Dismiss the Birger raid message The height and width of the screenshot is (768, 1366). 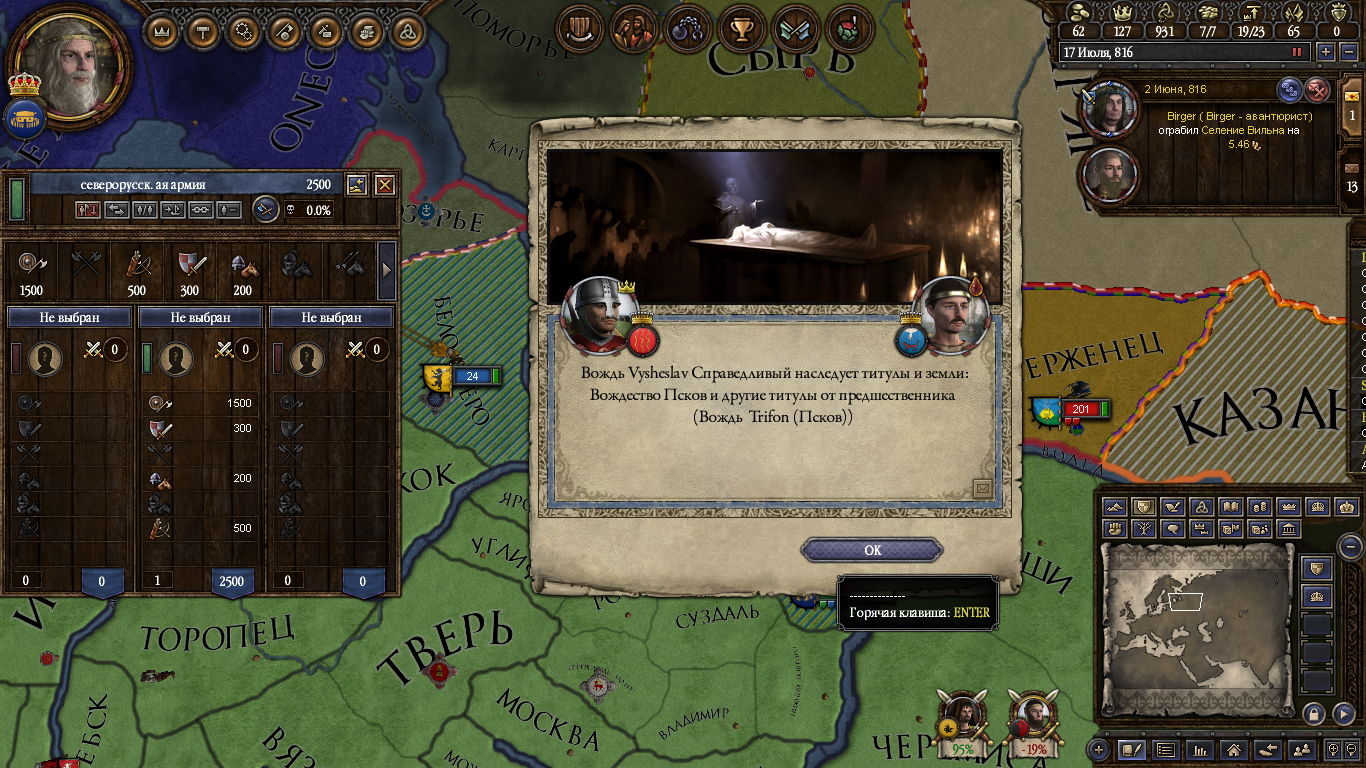(x=1319, y=90)
